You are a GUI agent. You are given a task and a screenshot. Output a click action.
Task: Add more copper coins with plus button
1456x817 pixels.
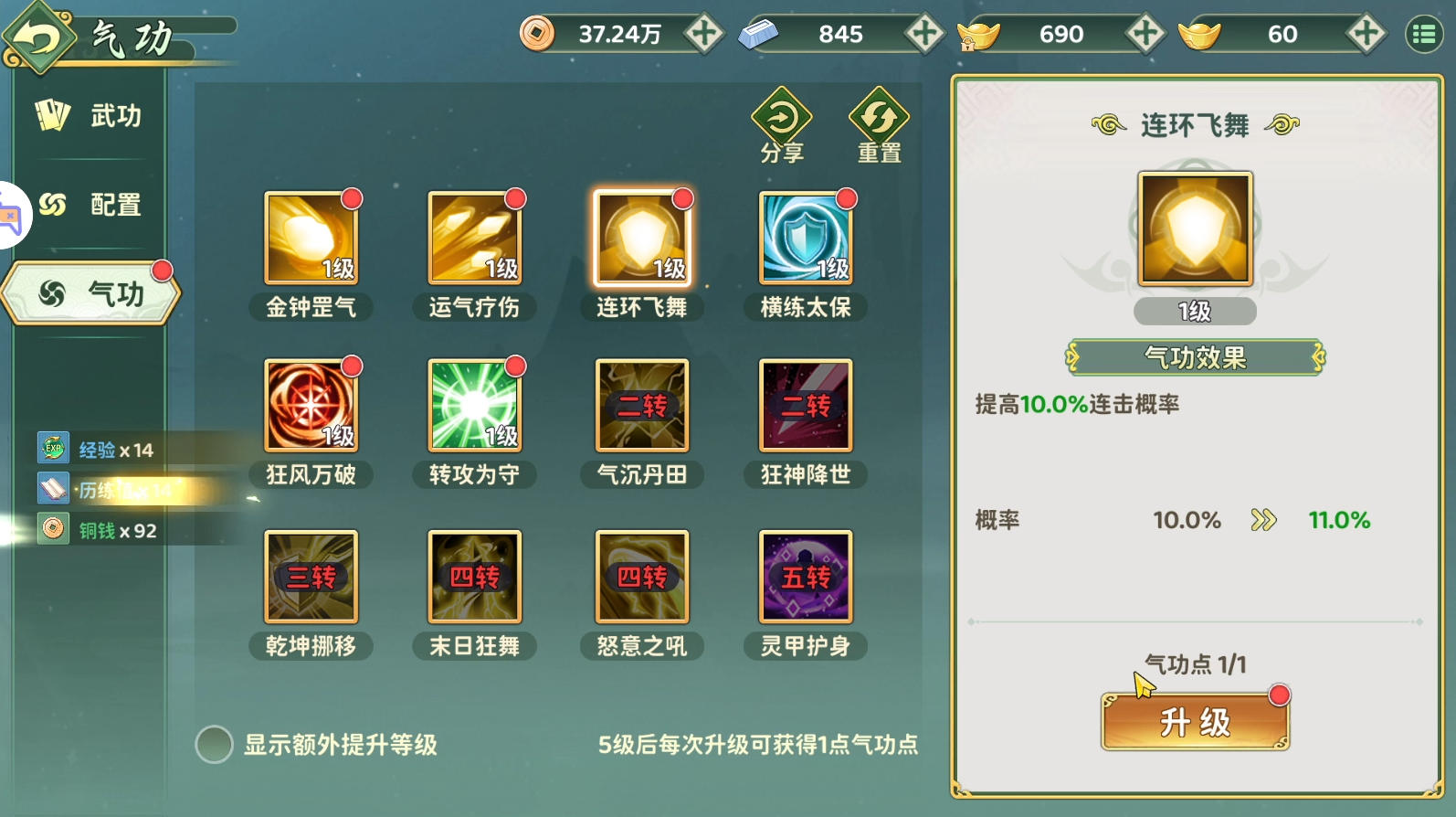click(703, 35)
